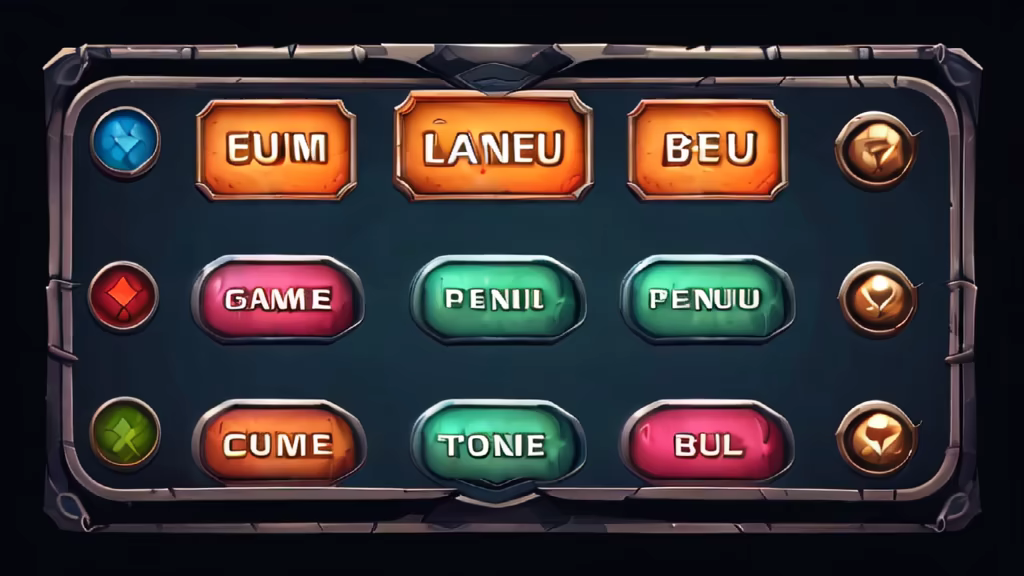
Task: Activate the green PENIIL button
Action: click(x=497, y=298)
